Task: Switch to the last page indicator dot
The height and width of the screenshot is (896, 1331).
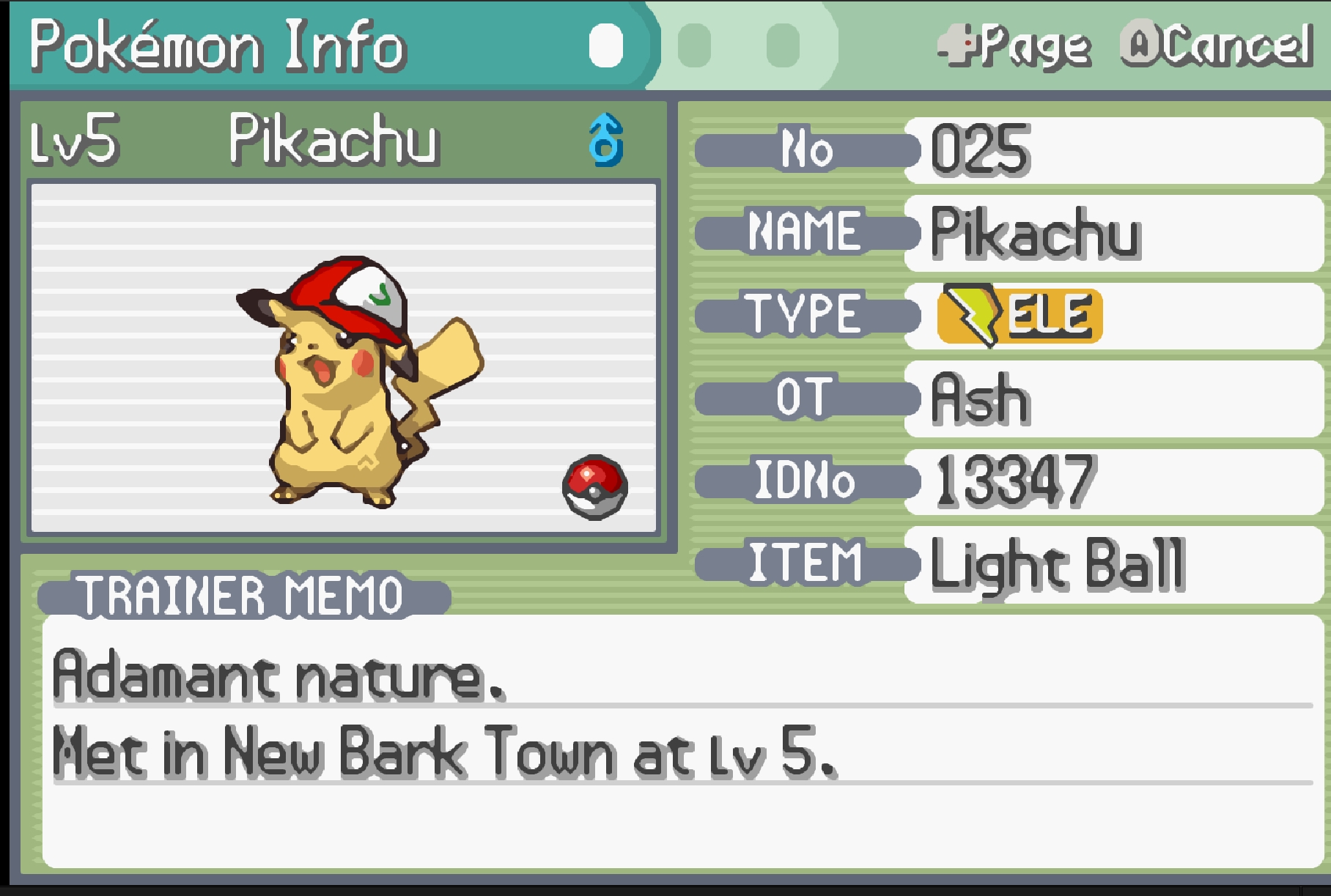Action: coord(783,45)
